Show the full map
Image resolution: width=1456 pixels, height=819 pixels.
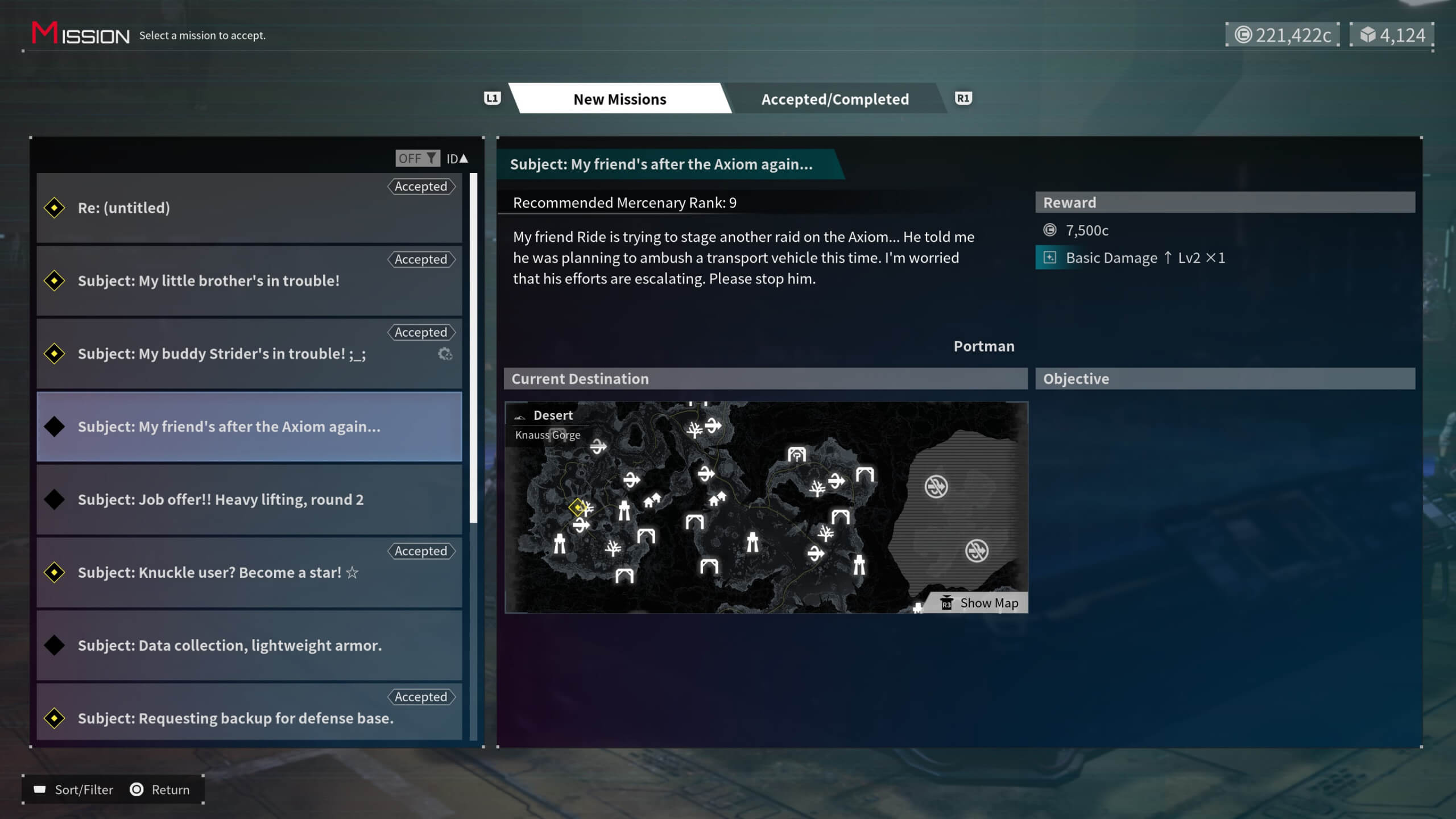(x=980, y=603)
